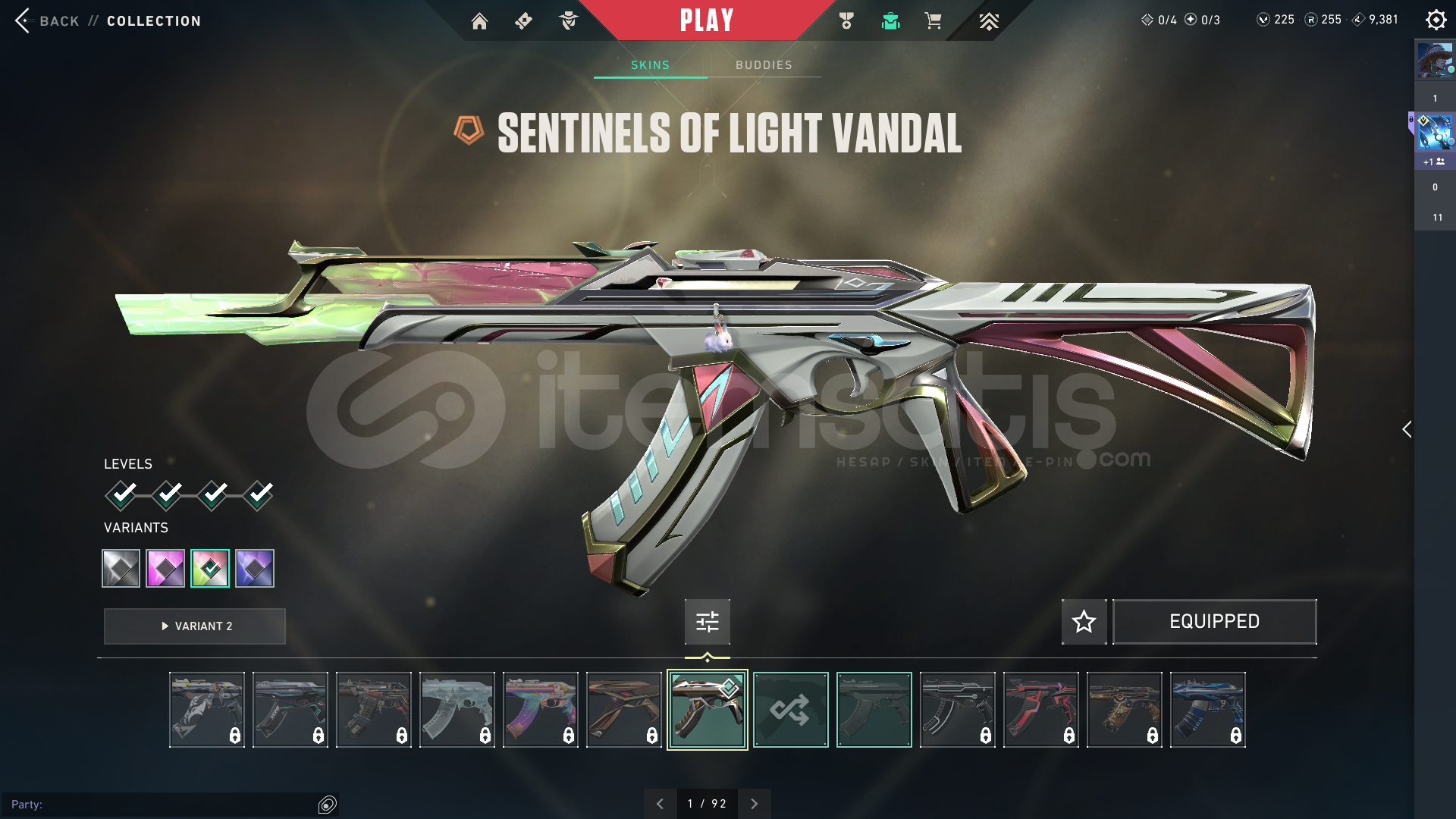This screenshot has width=1456, height=819.
Task: Open the skin filter sliders button
Action: point(708,622)
